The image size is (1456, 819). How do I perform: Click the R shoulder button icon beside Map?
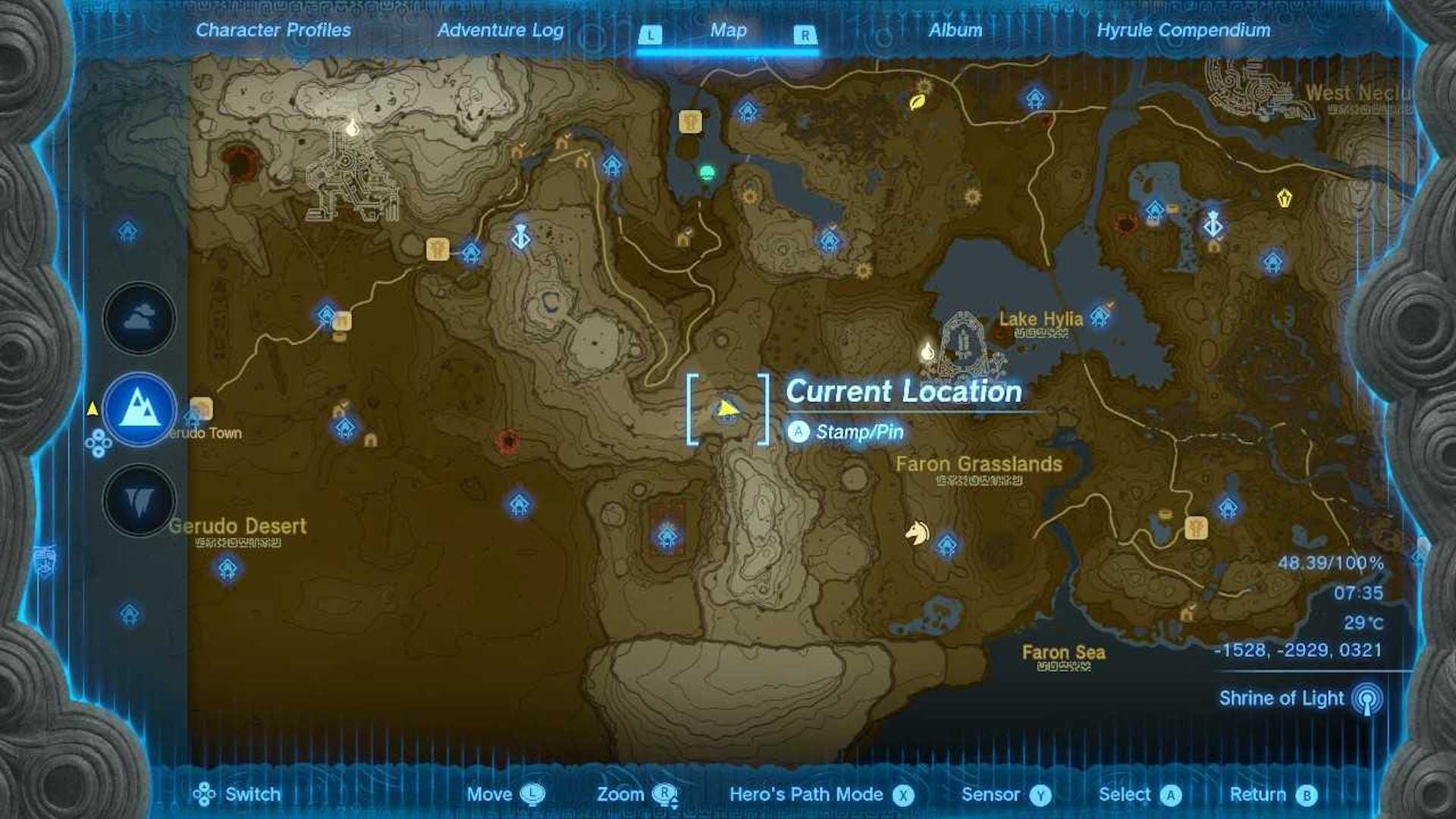(805, 34)
